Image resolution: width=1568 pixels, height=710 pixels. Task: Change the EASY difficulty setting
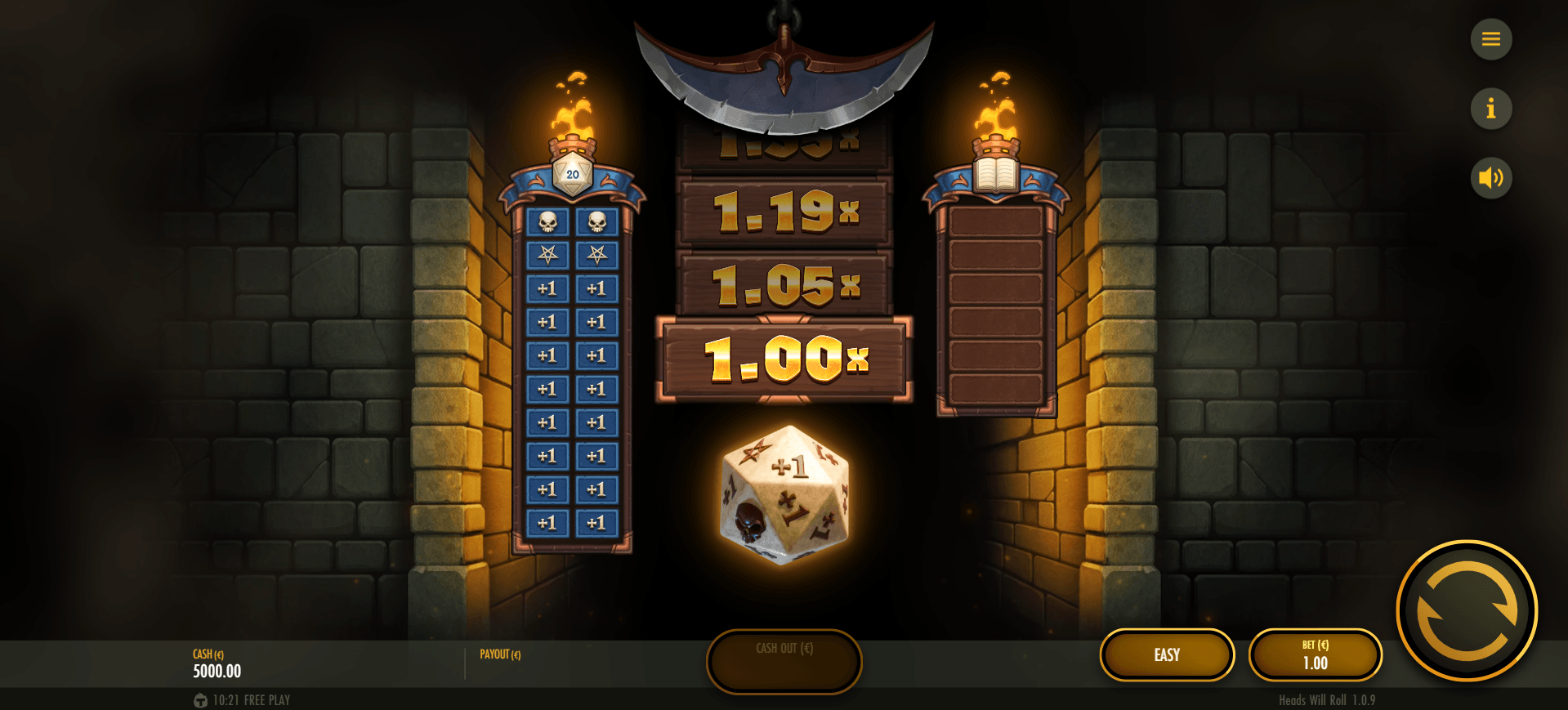(1167, 655)
